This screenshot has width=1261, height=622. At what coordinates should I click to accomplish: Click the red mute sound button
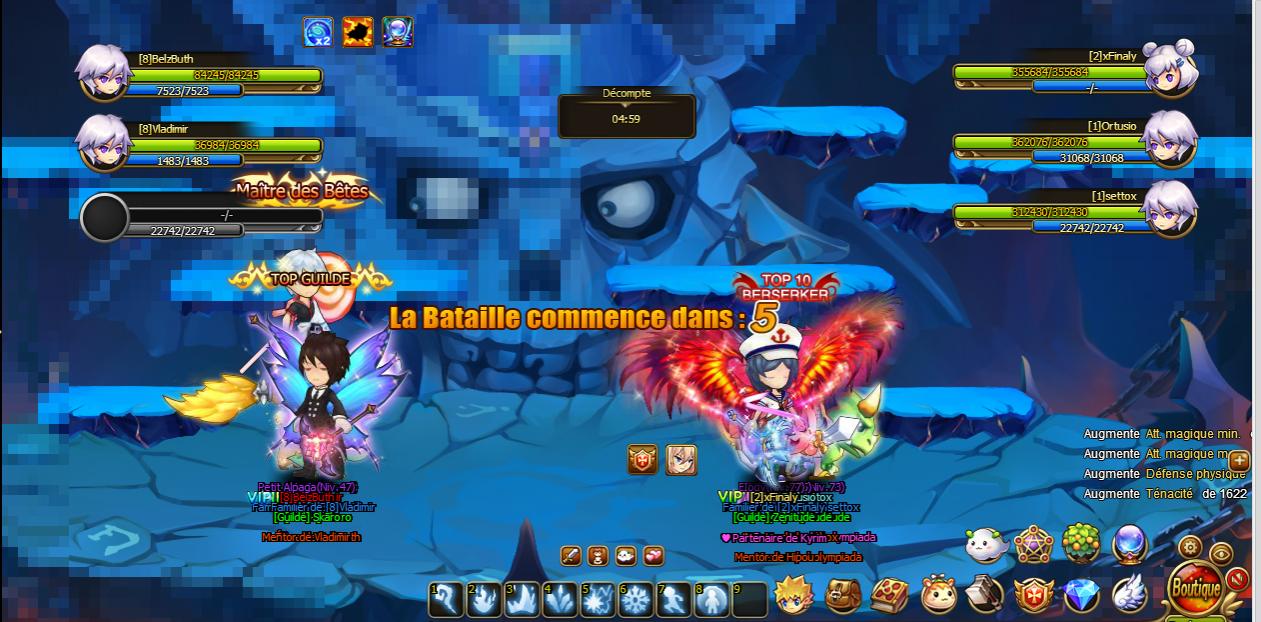pos(1238,578)
